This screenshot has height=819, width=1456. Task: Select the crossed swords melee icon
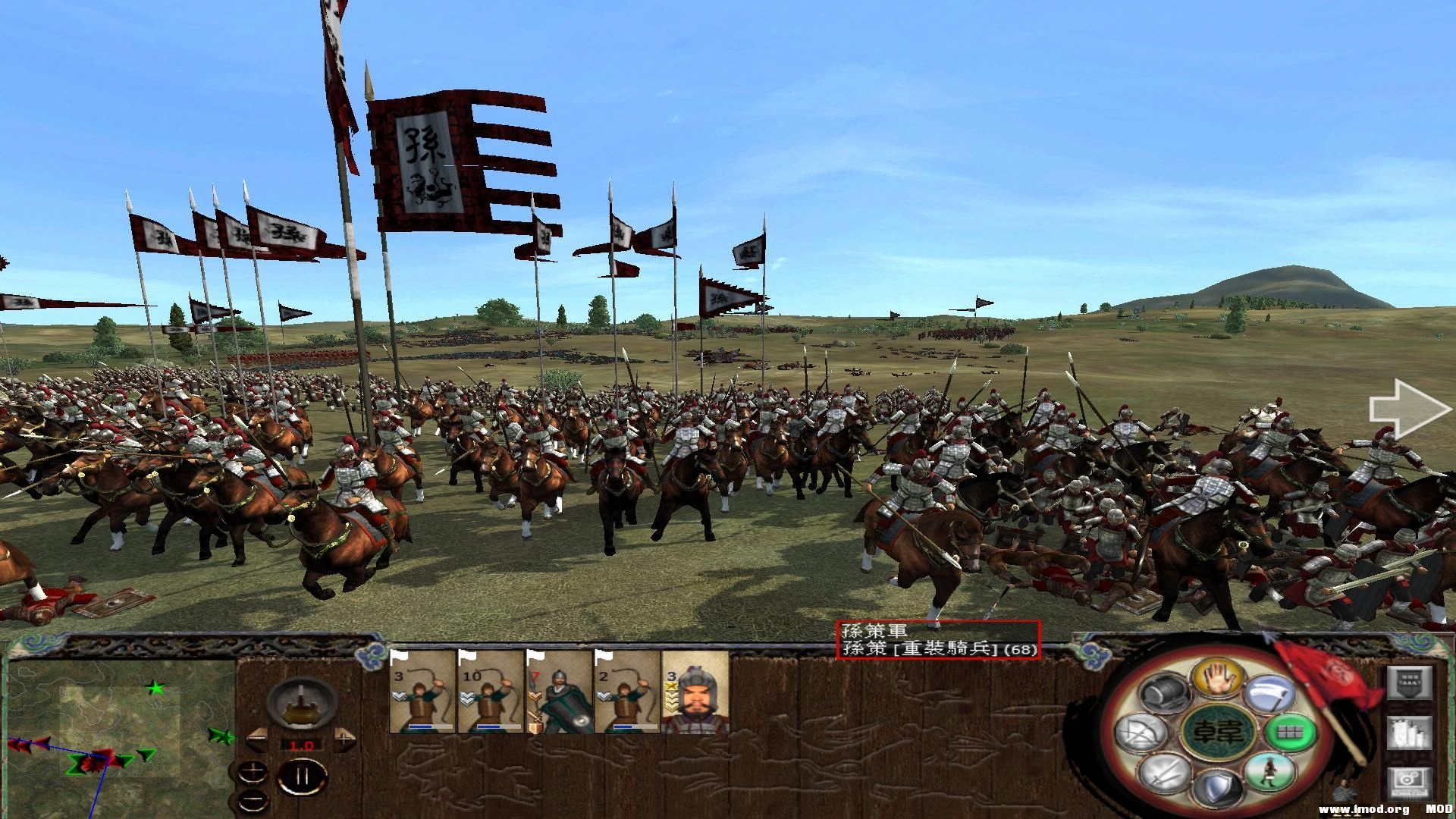tap(1166, 776)
